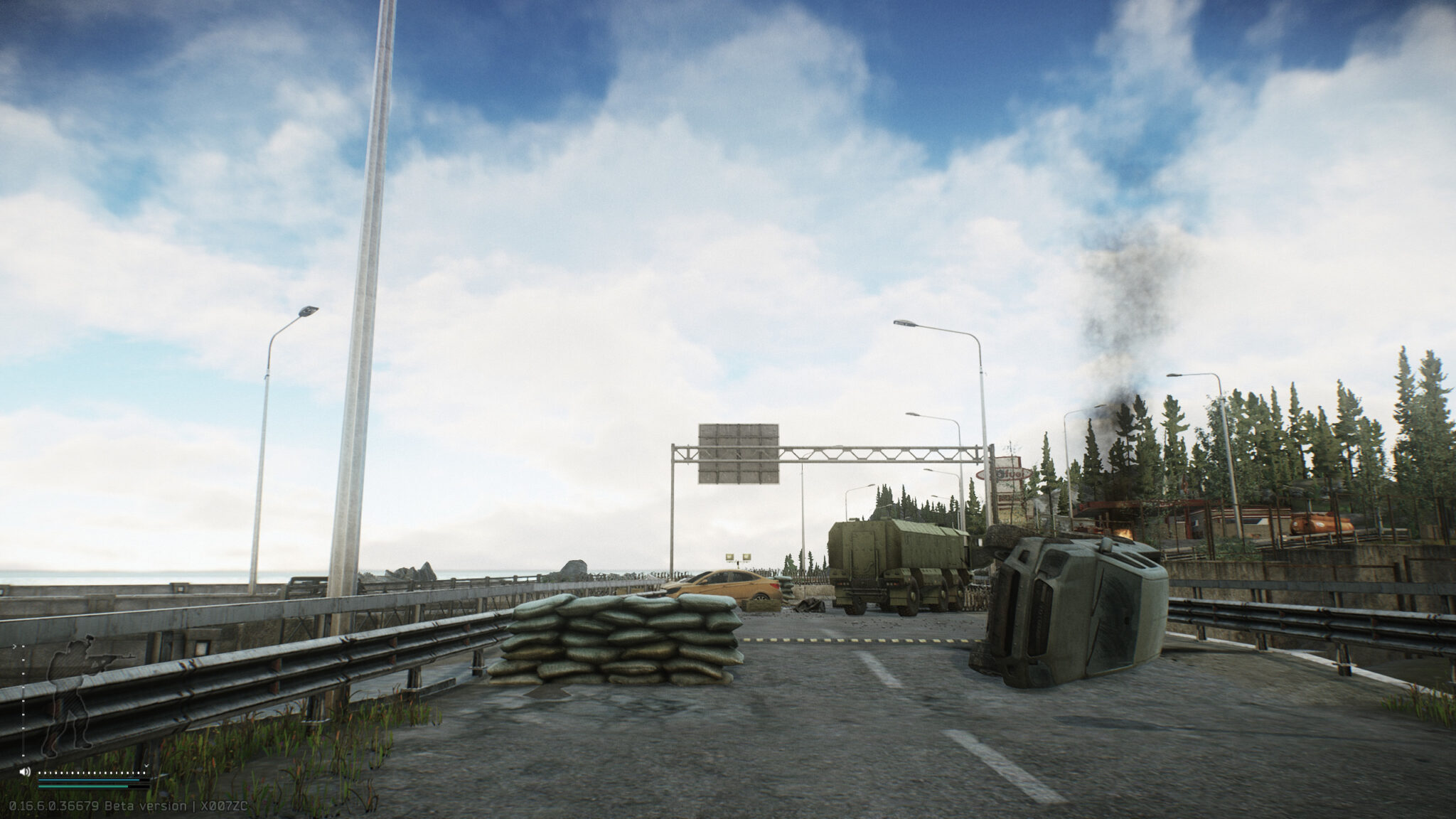
Task: Click the small arrow atop the stance scale
Action: click(x=15, y=646)
